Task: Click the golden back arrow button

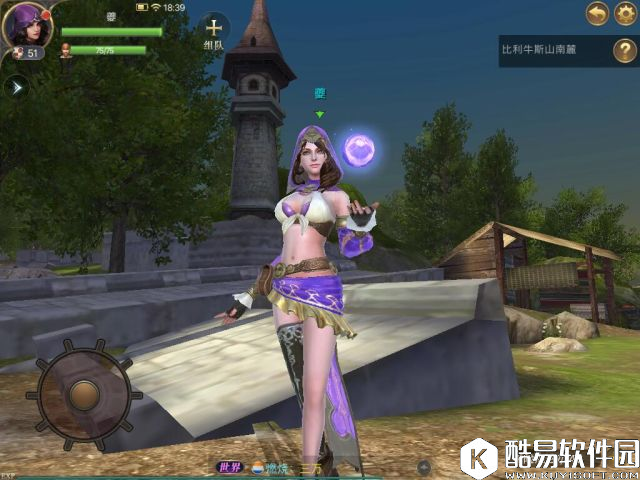Action: click(597, 14)
